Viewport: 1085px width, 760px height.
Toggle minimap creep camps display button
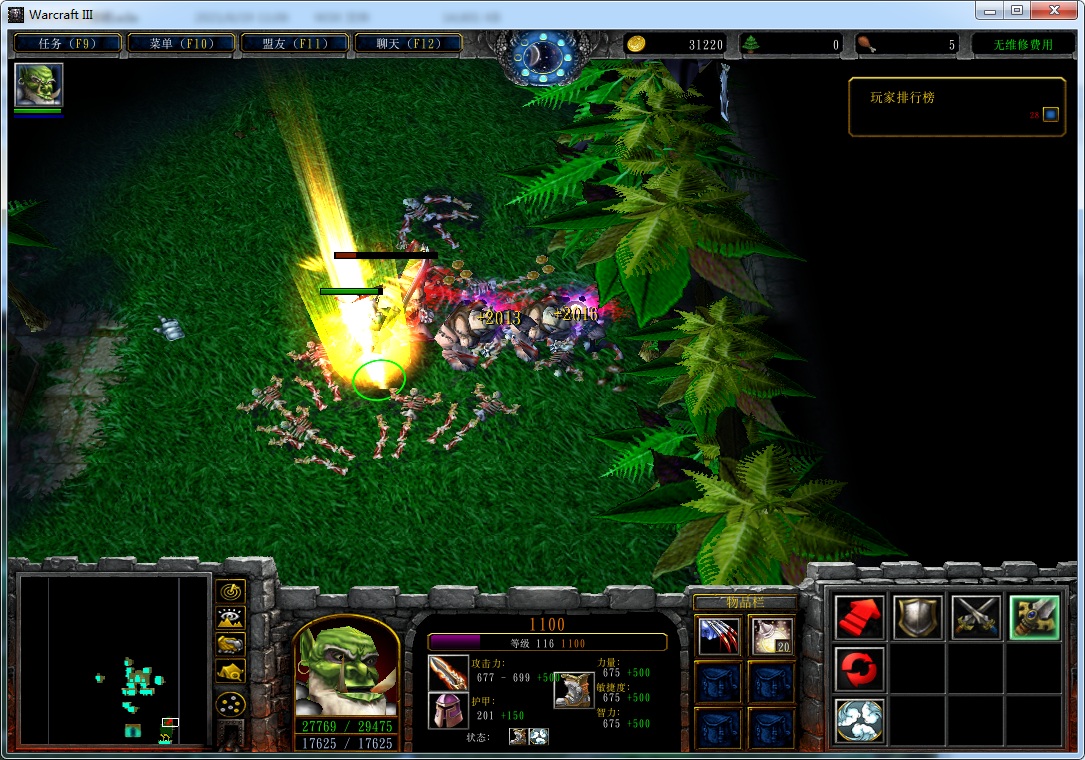(x=231, y=672)
